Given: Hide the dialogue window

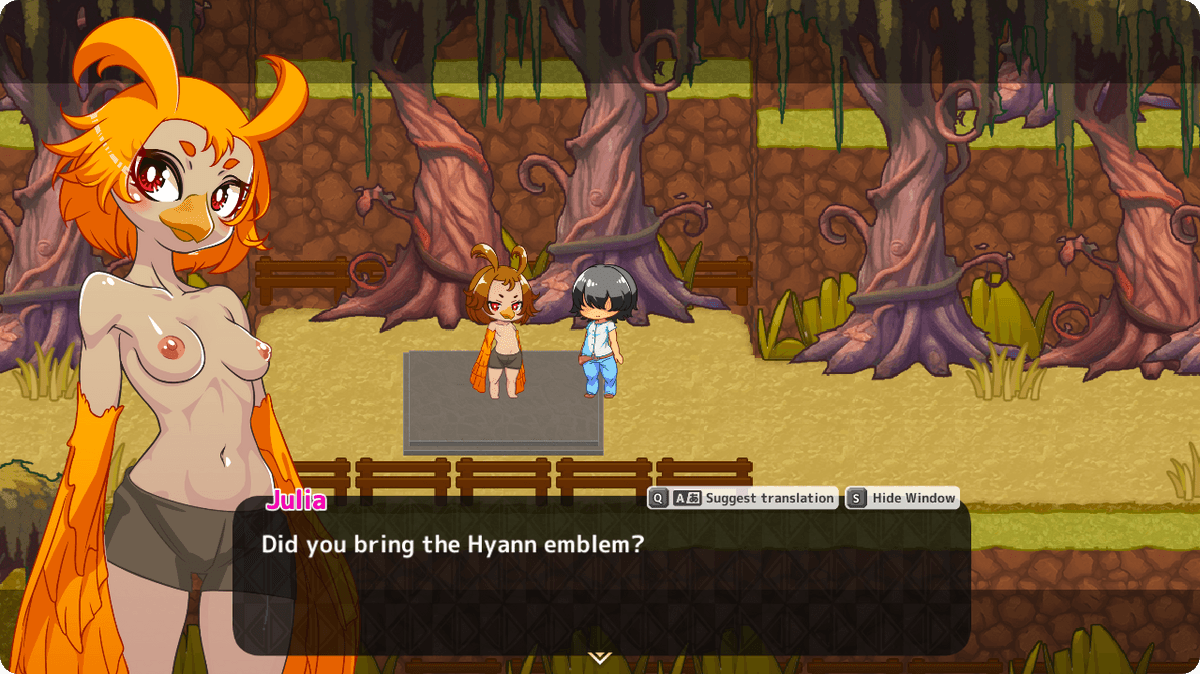Looking at the screenshot, I should (903, 498).
